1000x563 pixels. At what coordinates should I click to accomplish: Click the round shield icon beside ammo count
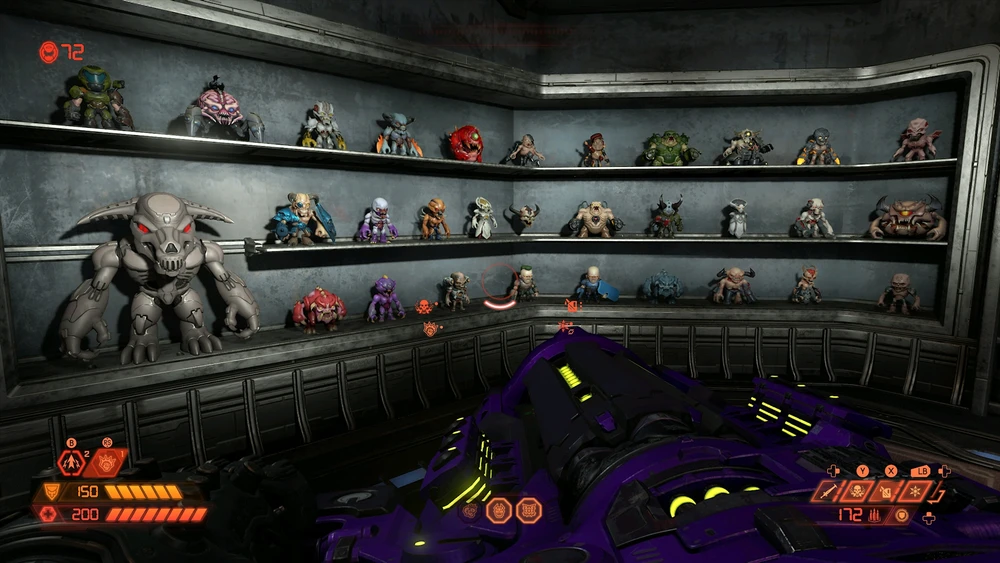point(904,515)
